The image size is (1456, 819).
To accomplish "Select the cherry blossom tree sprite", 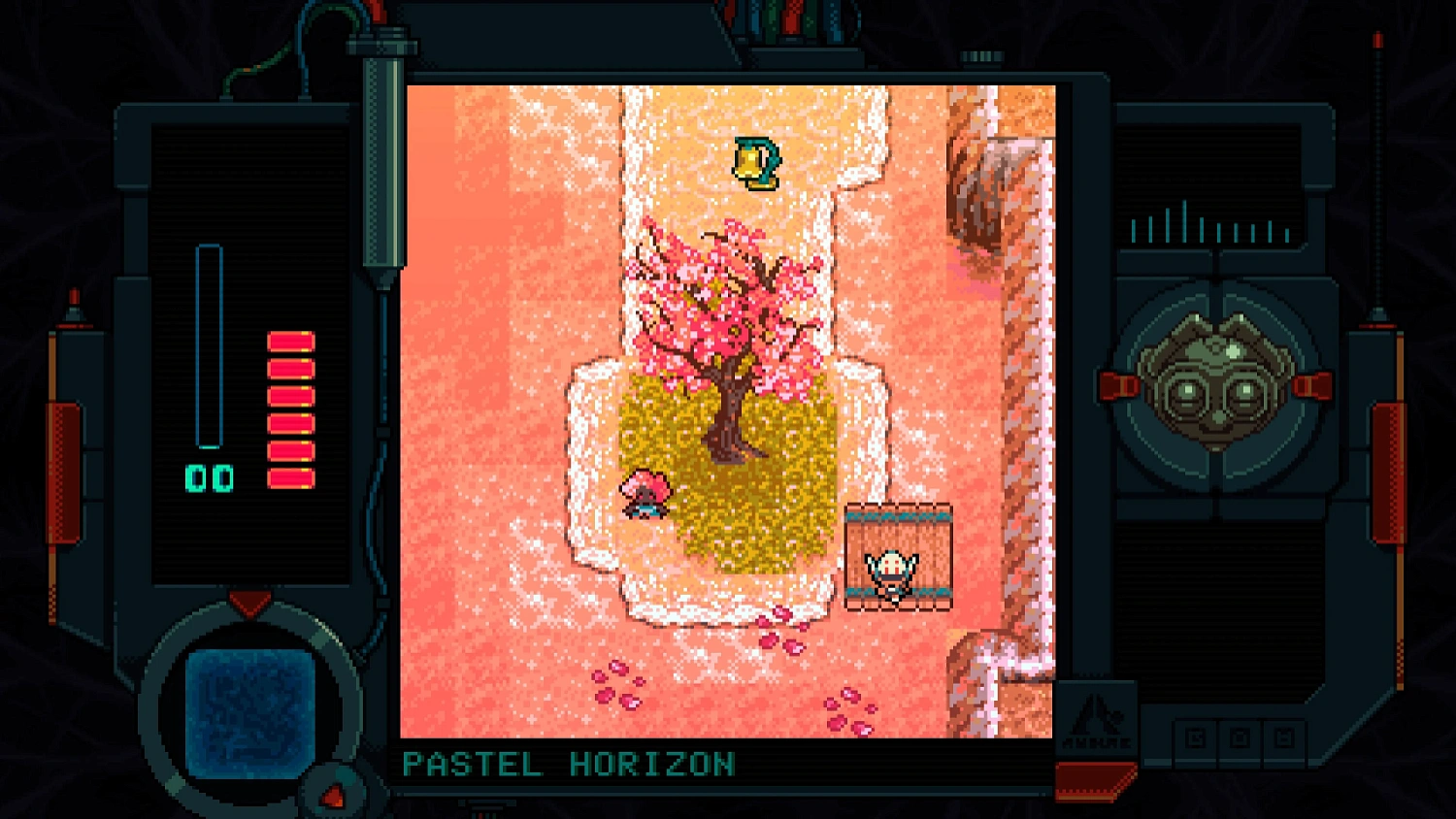I will click(728, 320).
